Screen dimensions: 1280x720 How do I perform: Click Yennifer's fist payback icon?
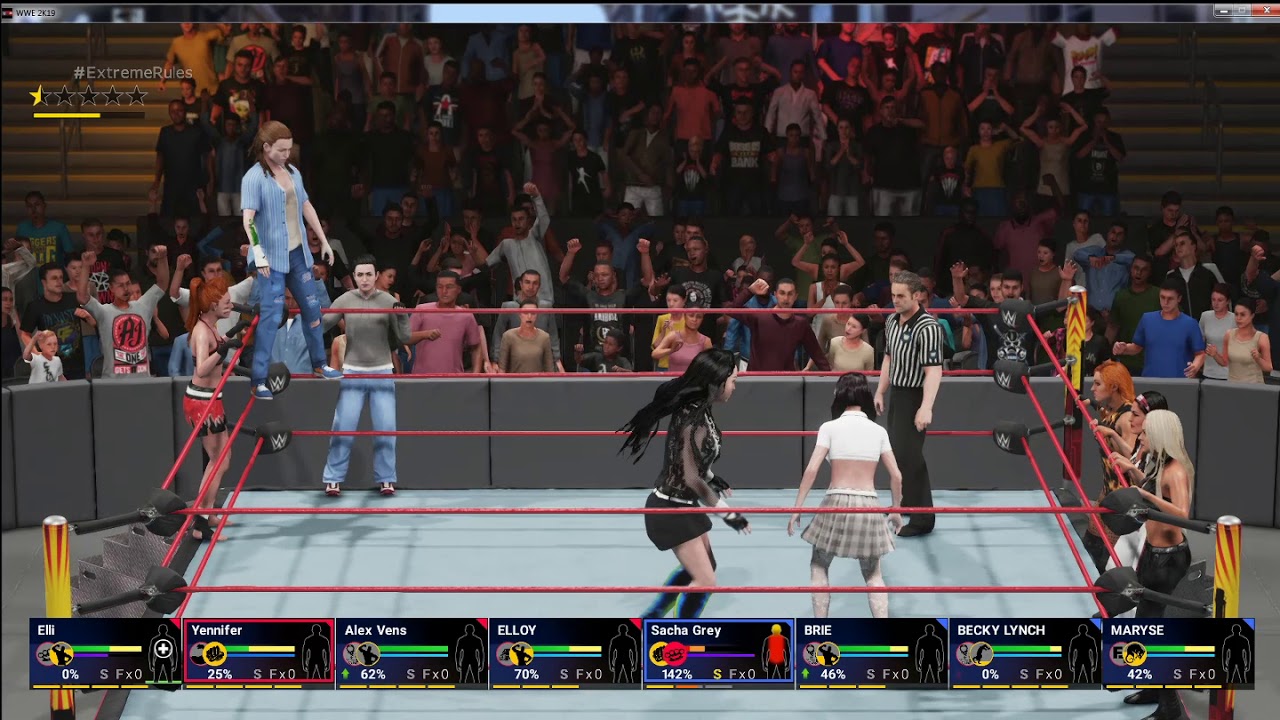click(214, 654)
